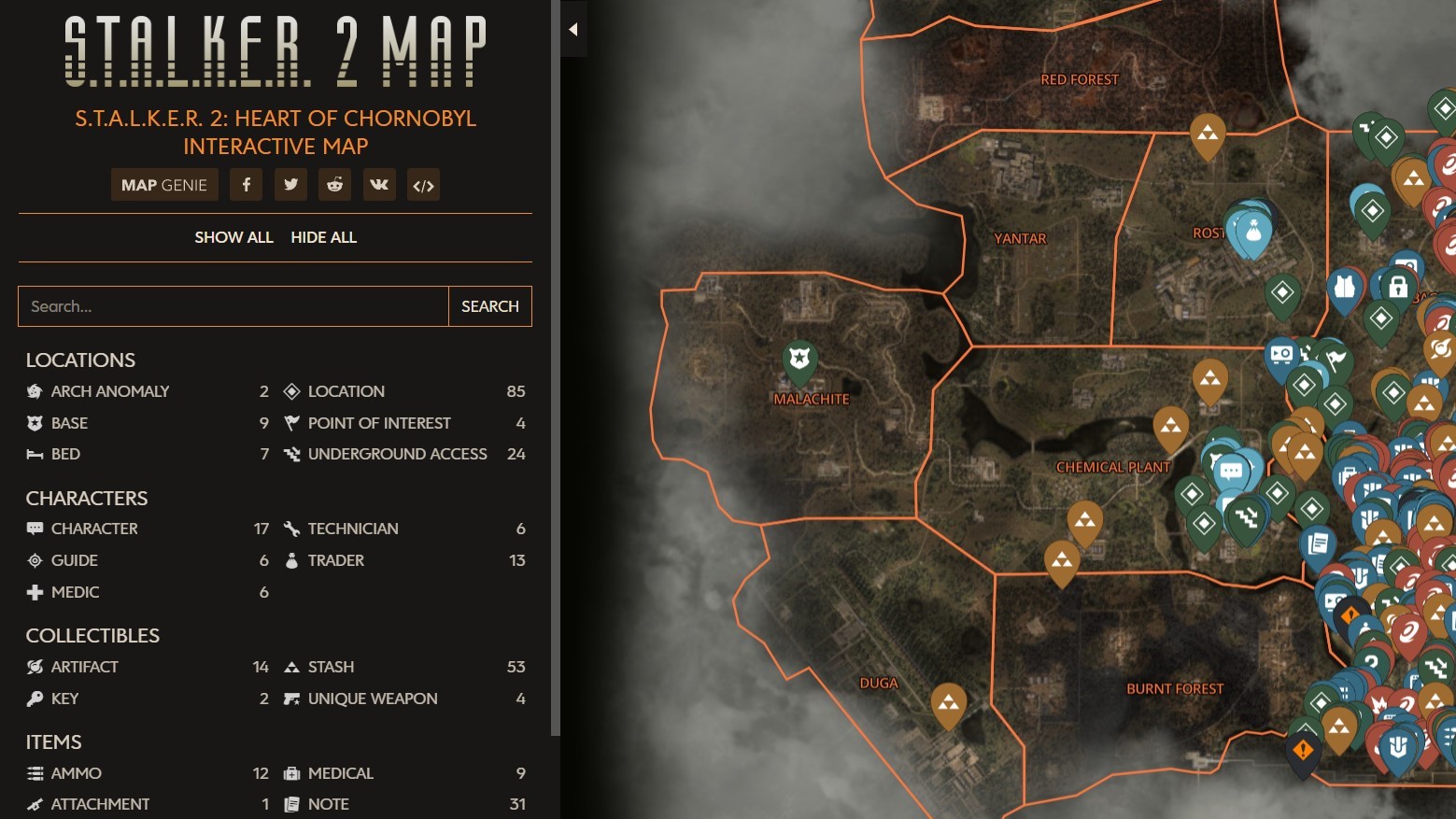Open the MAP GENIE button
The height and width of the screenshot is (819, 1456).
(164, 184)
